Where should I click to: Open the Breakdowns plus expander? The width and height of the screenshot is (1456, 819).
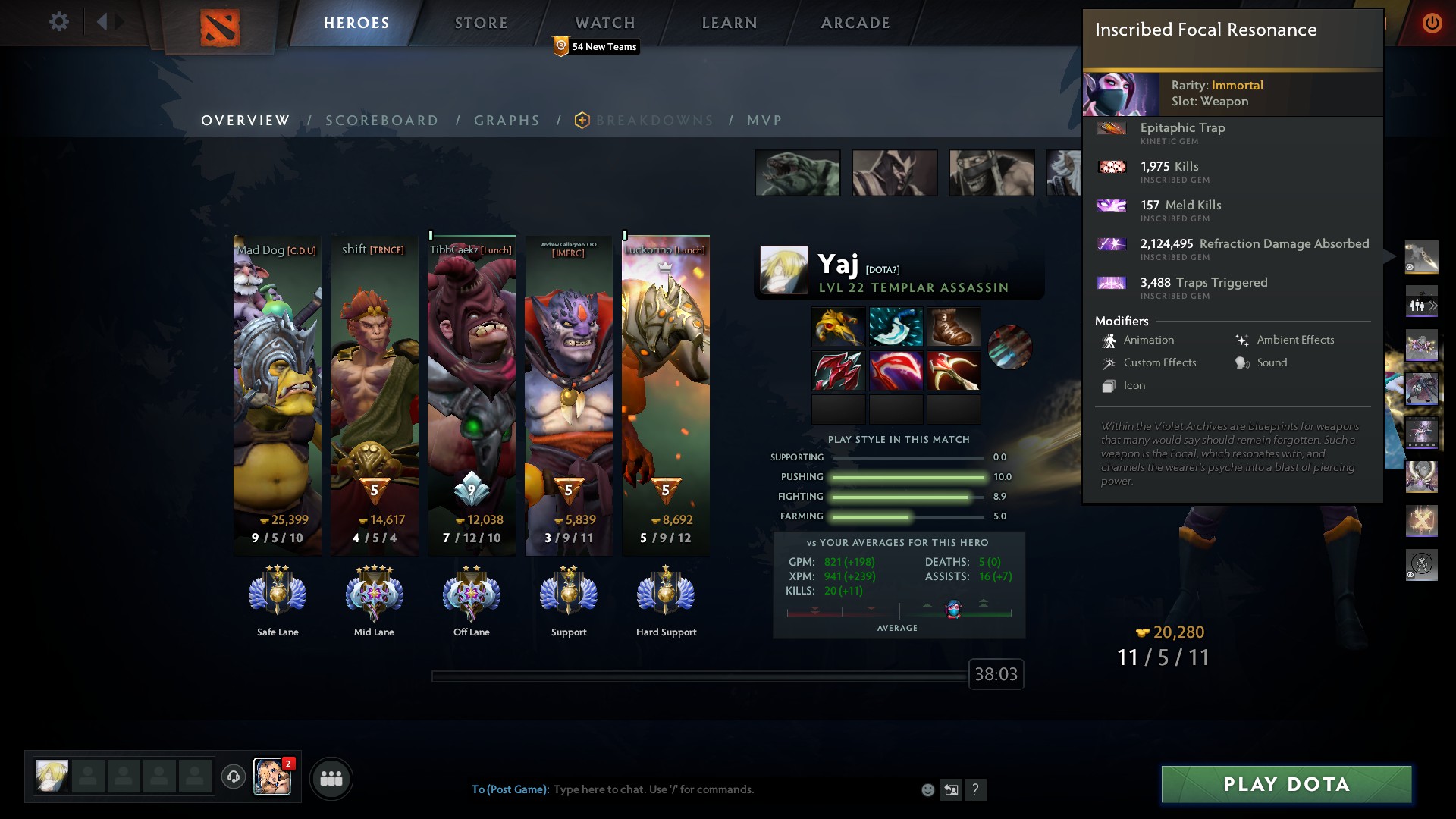581,120
